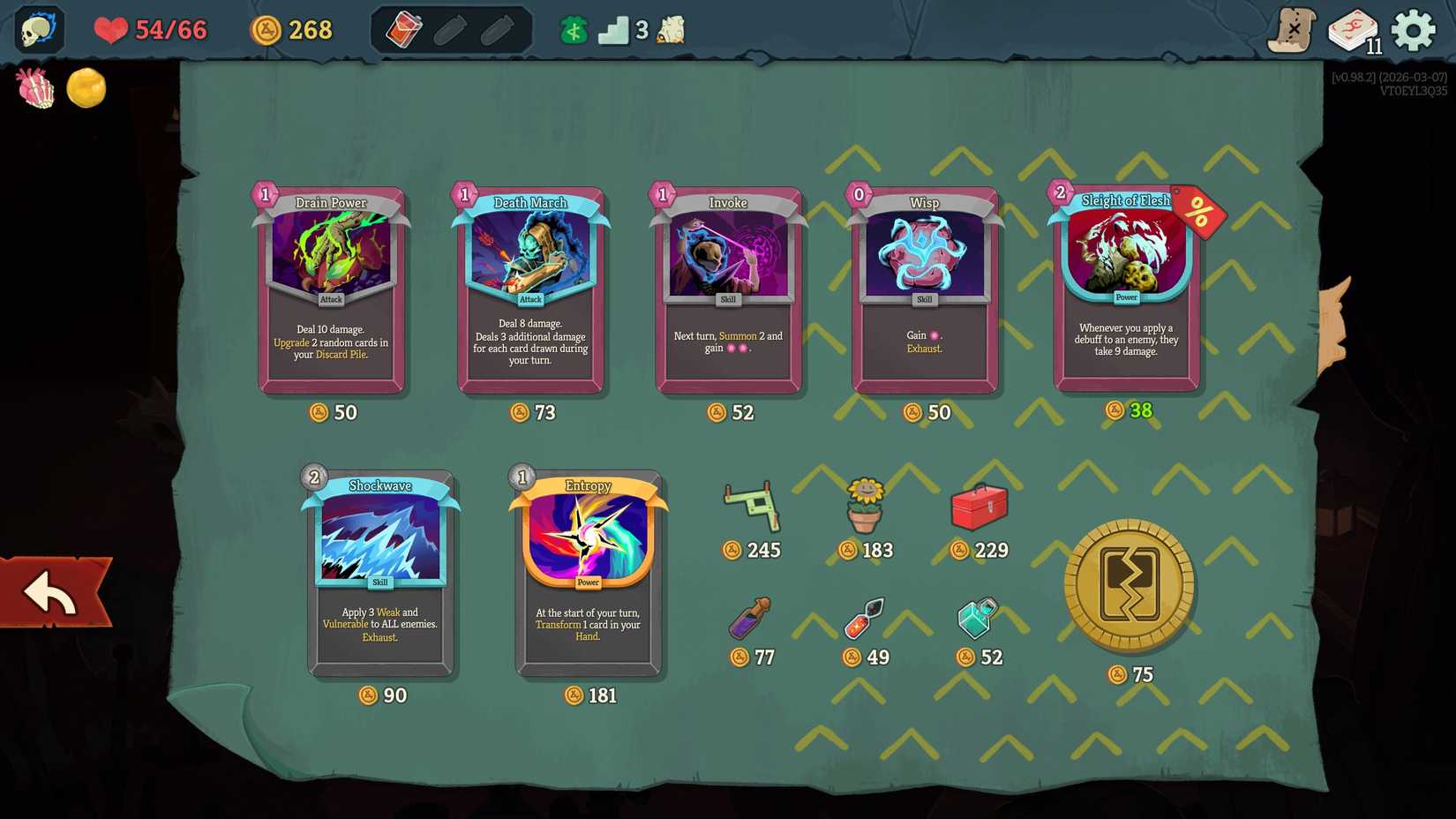
Task: Select the red potion in the potion belt
Action: 404,27
